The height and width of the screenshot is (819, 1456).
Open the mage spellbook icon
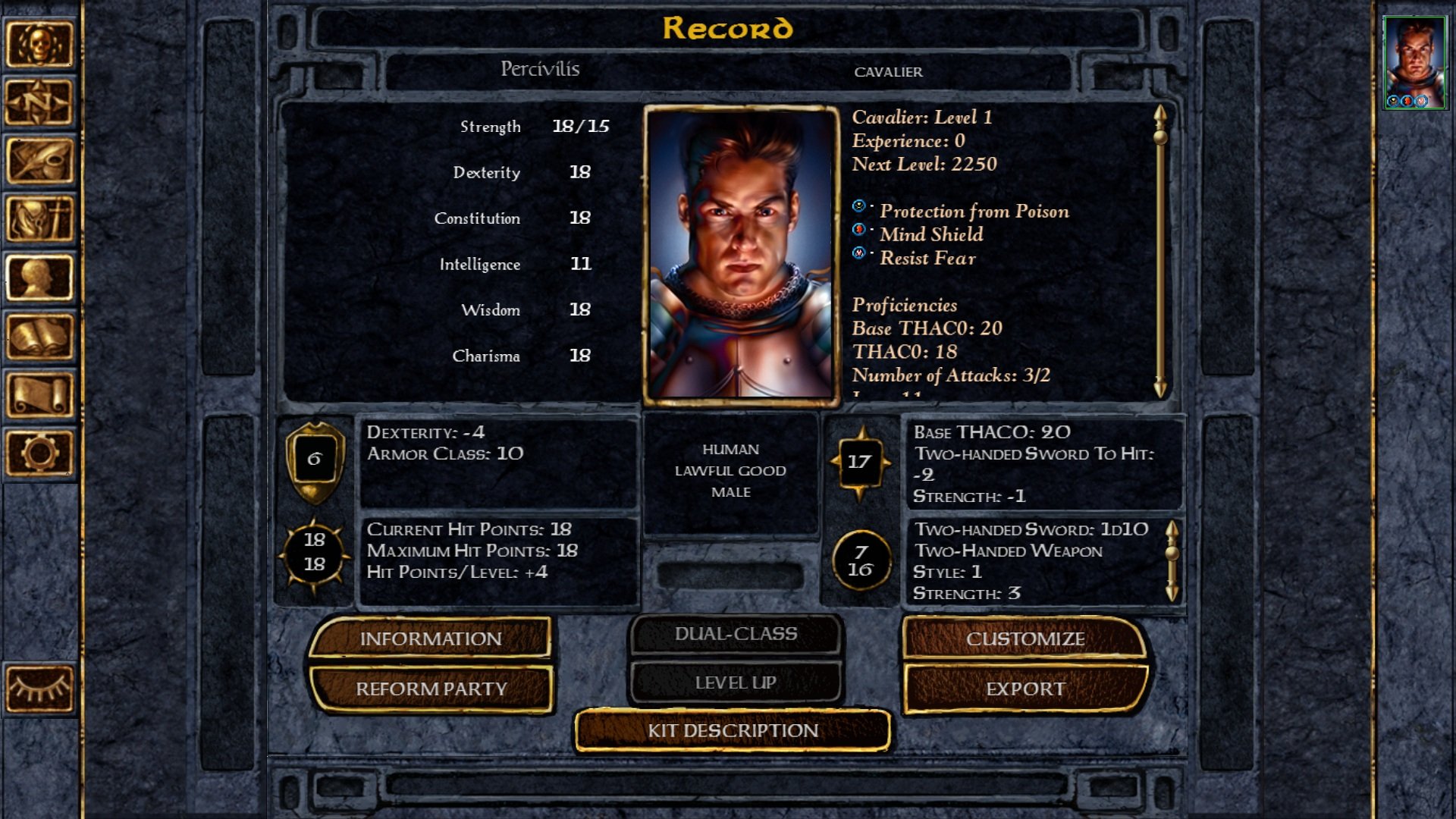click(x=39, y=336)
